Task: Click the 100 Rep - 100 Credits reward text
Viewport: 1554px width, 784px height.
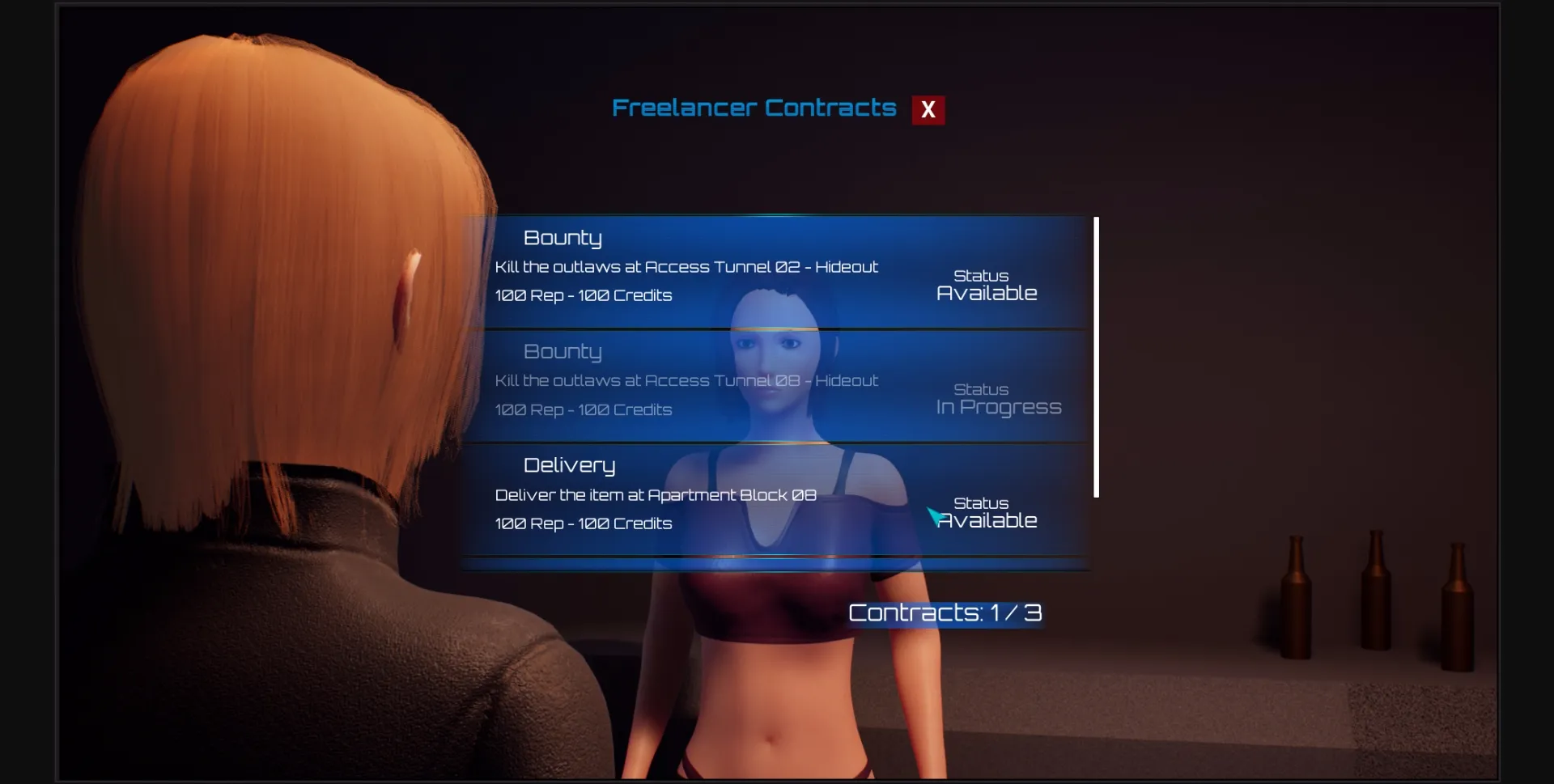Action: pos(584,295)
